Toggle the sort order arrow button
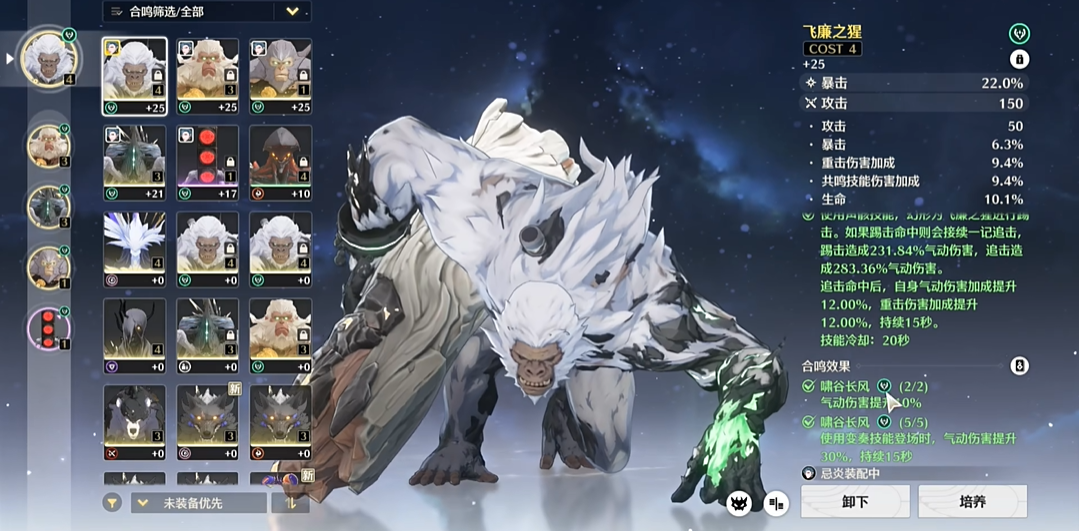The width and height of the screenshot is (1079, 531). pyautogui.click(x=290, y=502)
